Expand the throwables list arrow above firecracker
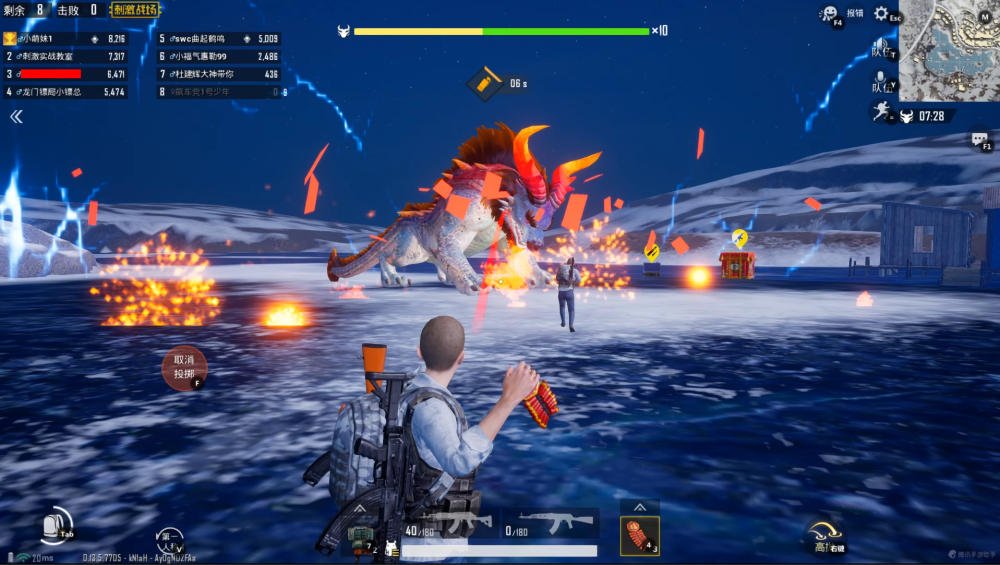 [x=639, y=507]
